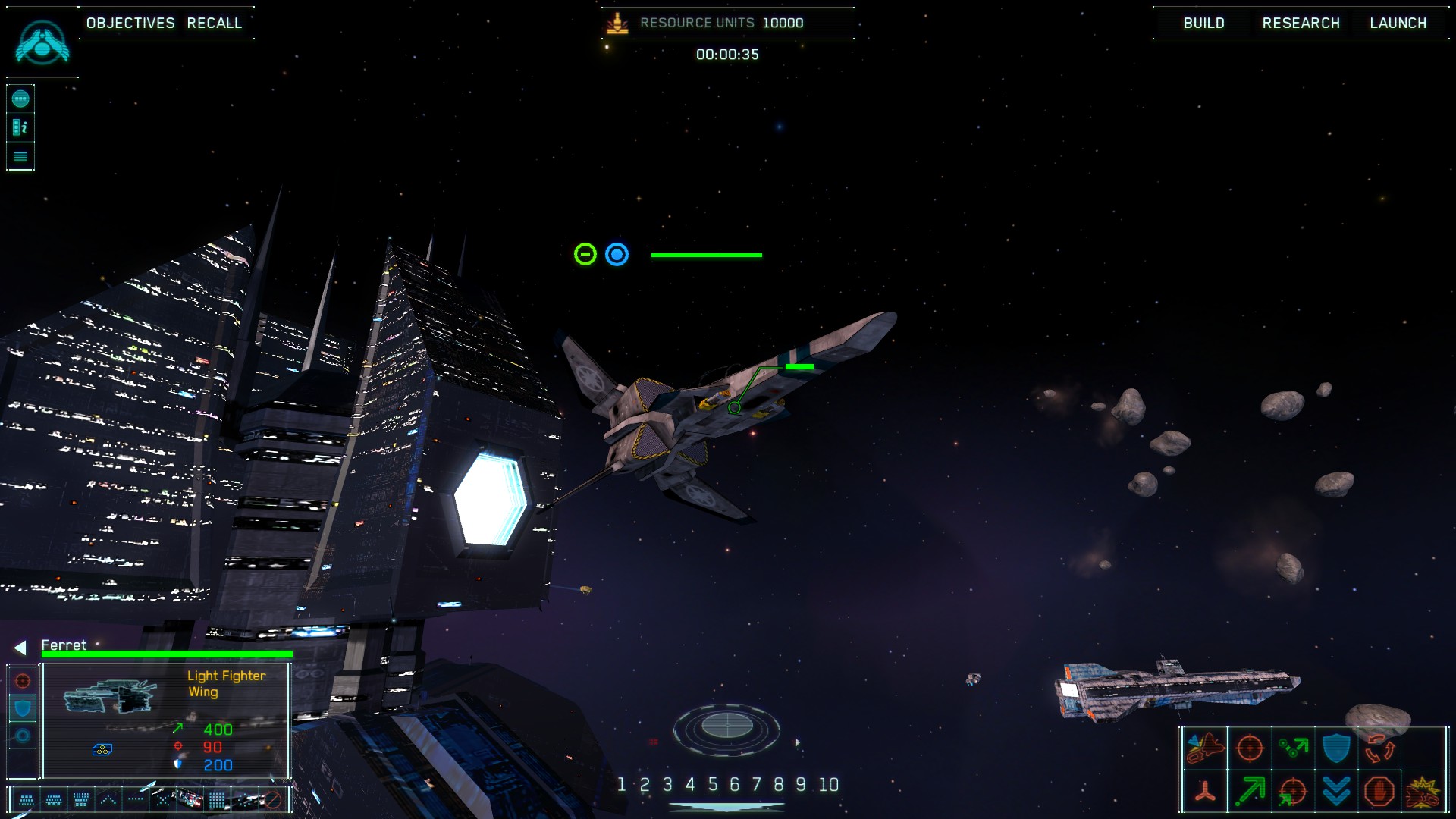Viewport: 1456px width, 819px height.
Task: Open the Launch menu
Action: tap(1398, 23)
